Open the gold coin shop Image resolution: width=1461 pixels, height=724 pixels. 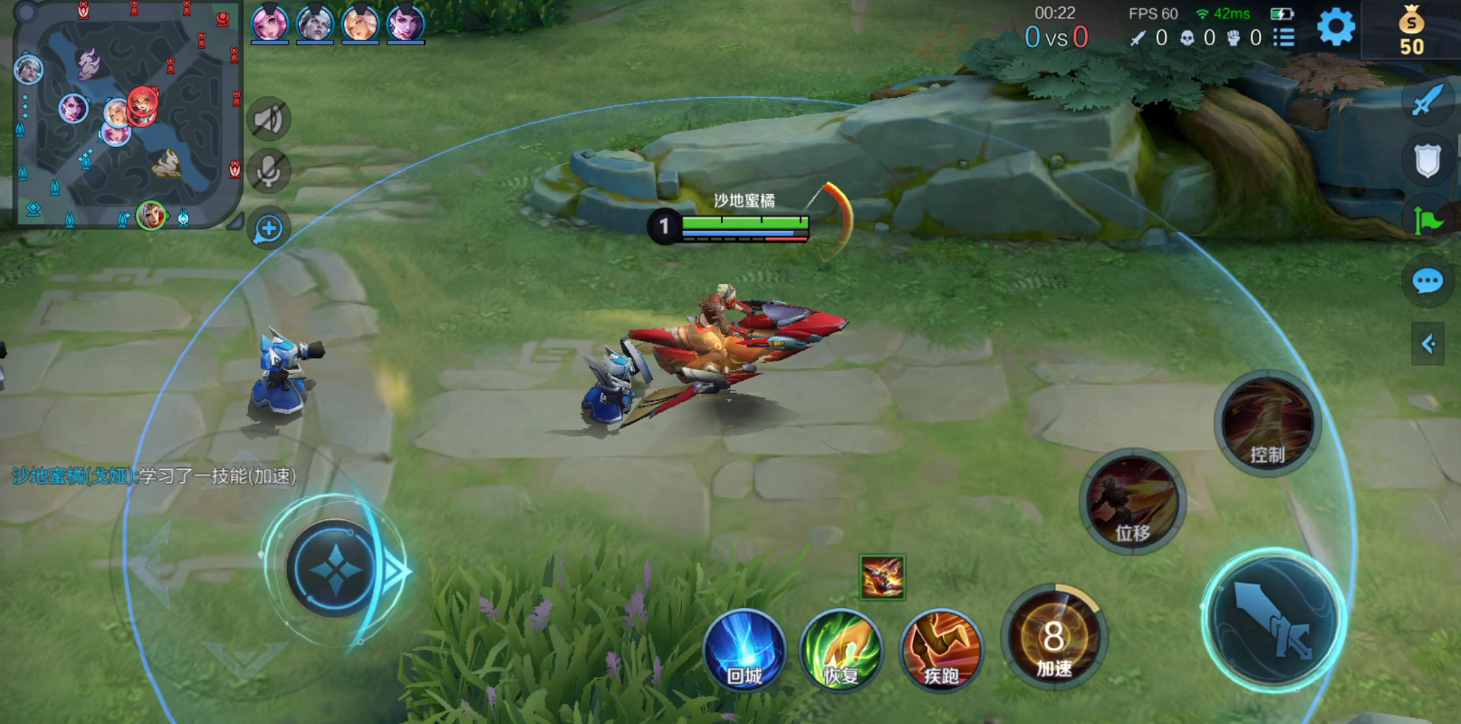pos(1411,29)
